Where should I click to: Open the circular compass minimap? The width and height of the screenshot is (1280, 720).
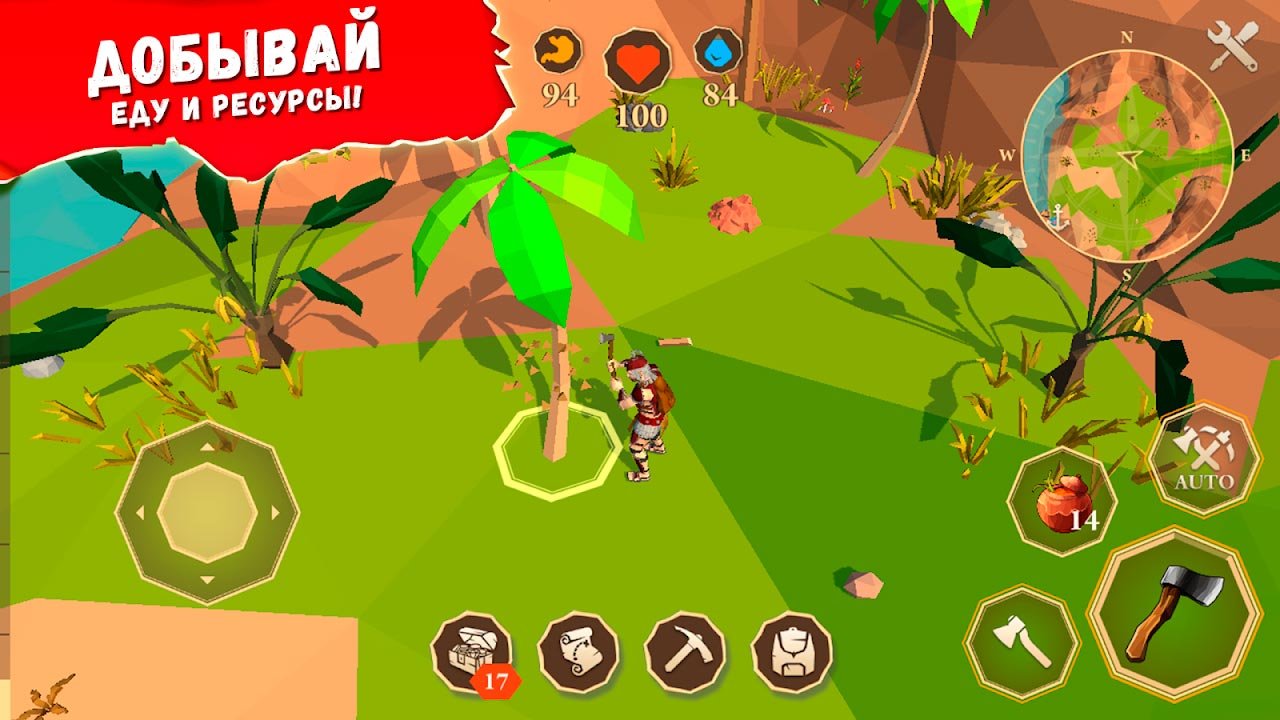pos(1127,157)
